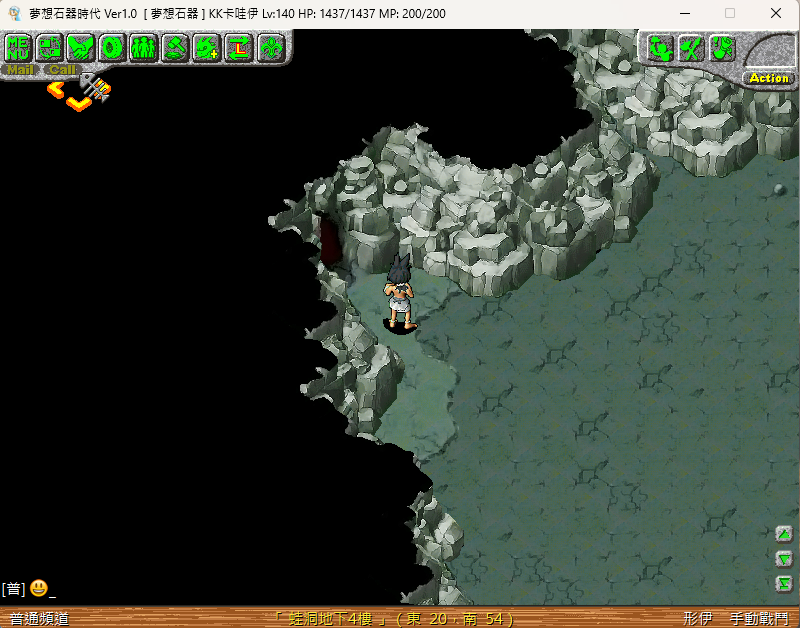This screenshot has height=628, width=800.
Task: Click the yellow Action button
Action: click(x=768, y=78)
